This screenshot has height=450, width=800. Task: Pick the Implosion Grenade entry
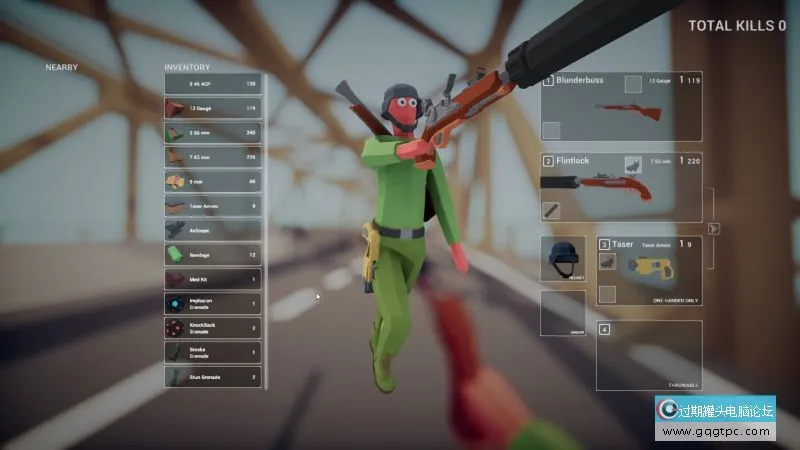click(x=212, y=303)
